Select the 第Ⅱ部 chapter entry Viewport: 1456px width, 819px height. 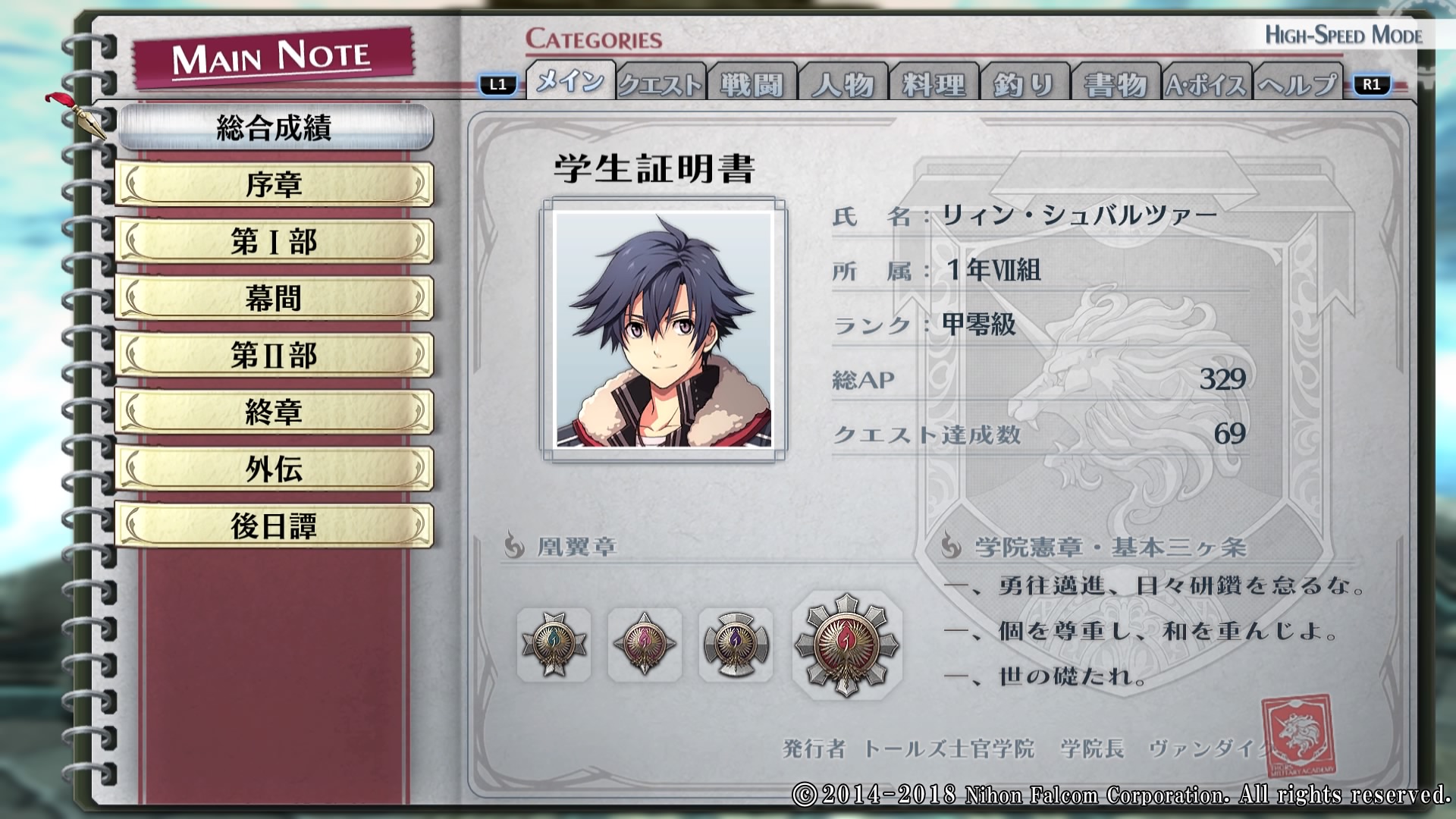coord(275,355)
